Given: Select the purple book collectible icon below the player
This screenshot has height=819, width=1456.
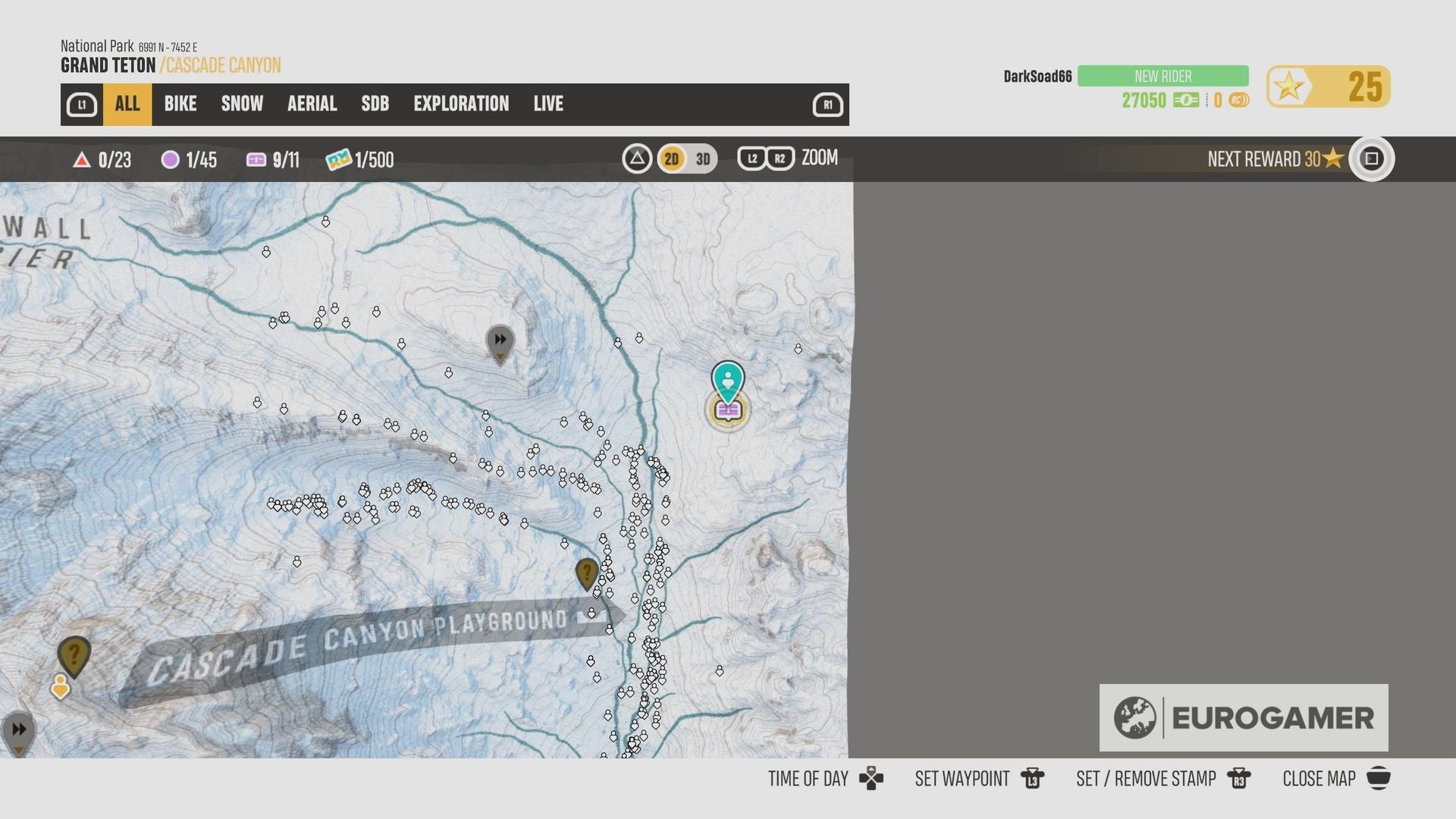Looking at the screenshot, I should click(x=728, y=412).
